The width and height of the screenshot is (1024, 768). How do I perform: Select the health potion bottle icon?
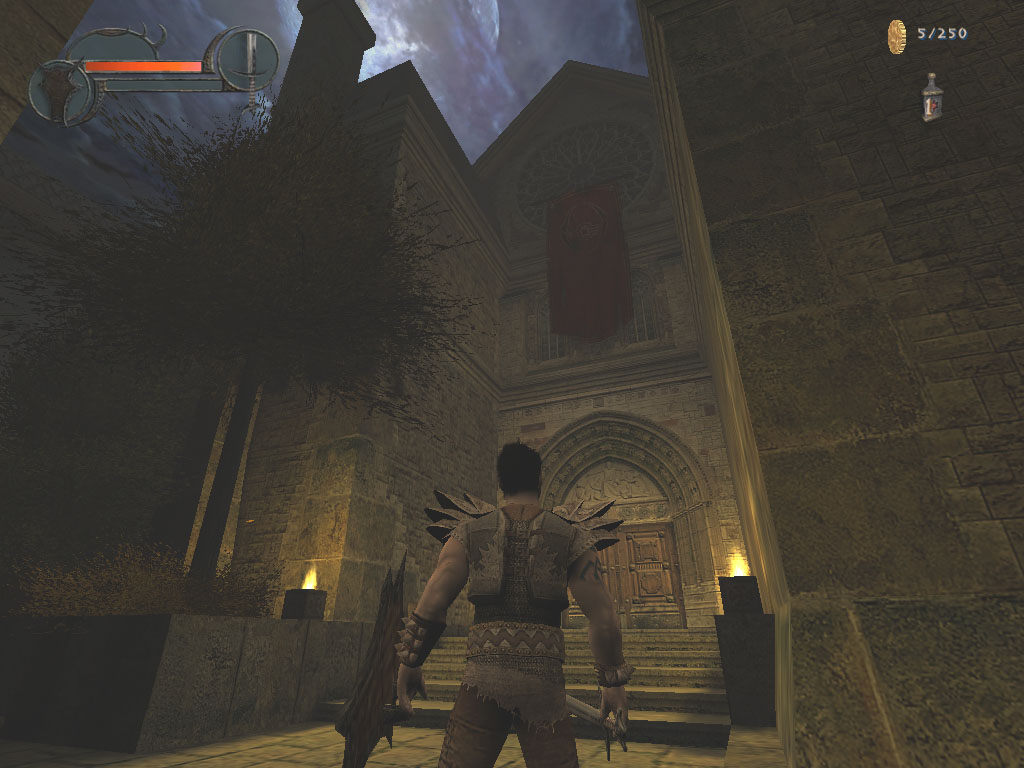pos(932,98)
